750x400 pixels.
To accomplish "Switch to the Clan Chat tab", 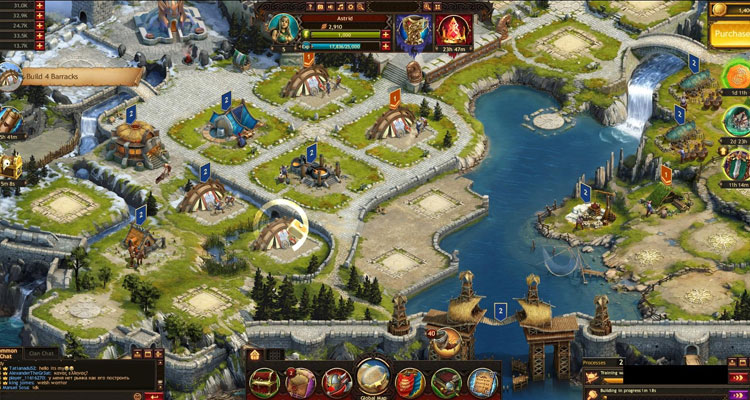I will tap(41, 353).
